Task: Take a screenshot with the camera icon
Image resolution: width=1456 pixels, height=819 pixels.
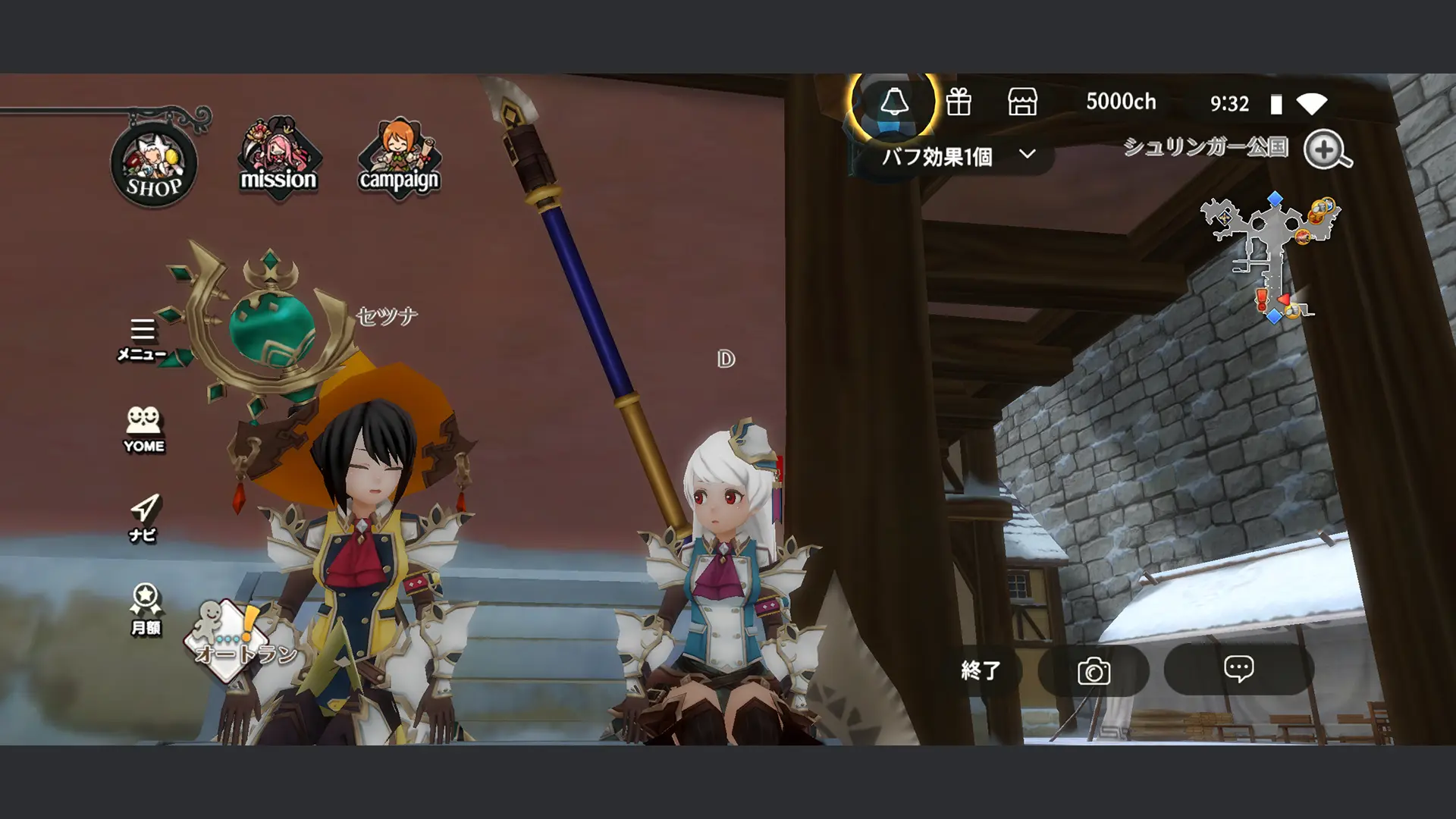Action: coord(1094,670)
